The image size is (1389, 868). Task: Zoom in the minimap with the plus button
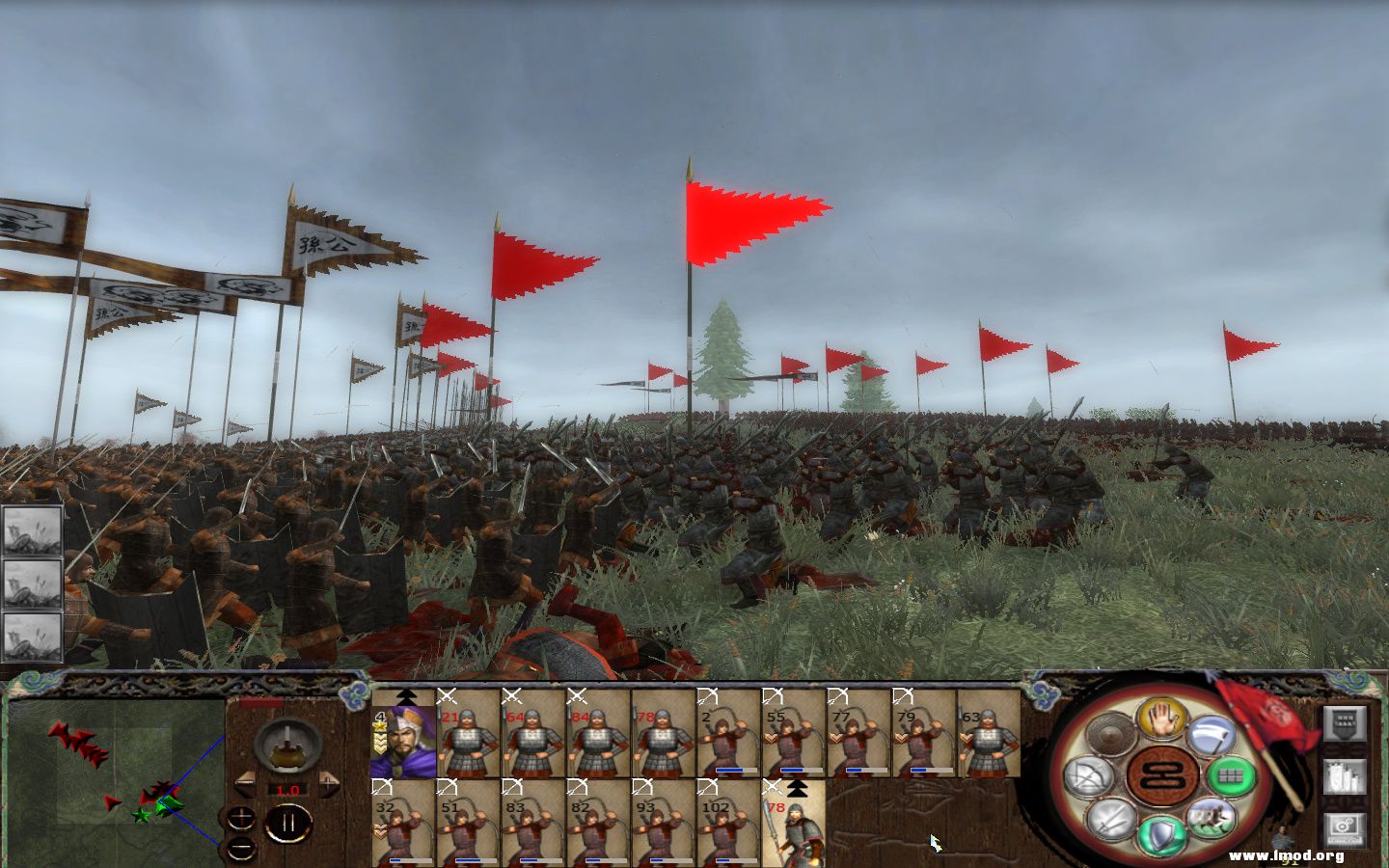tap(241, 819)
